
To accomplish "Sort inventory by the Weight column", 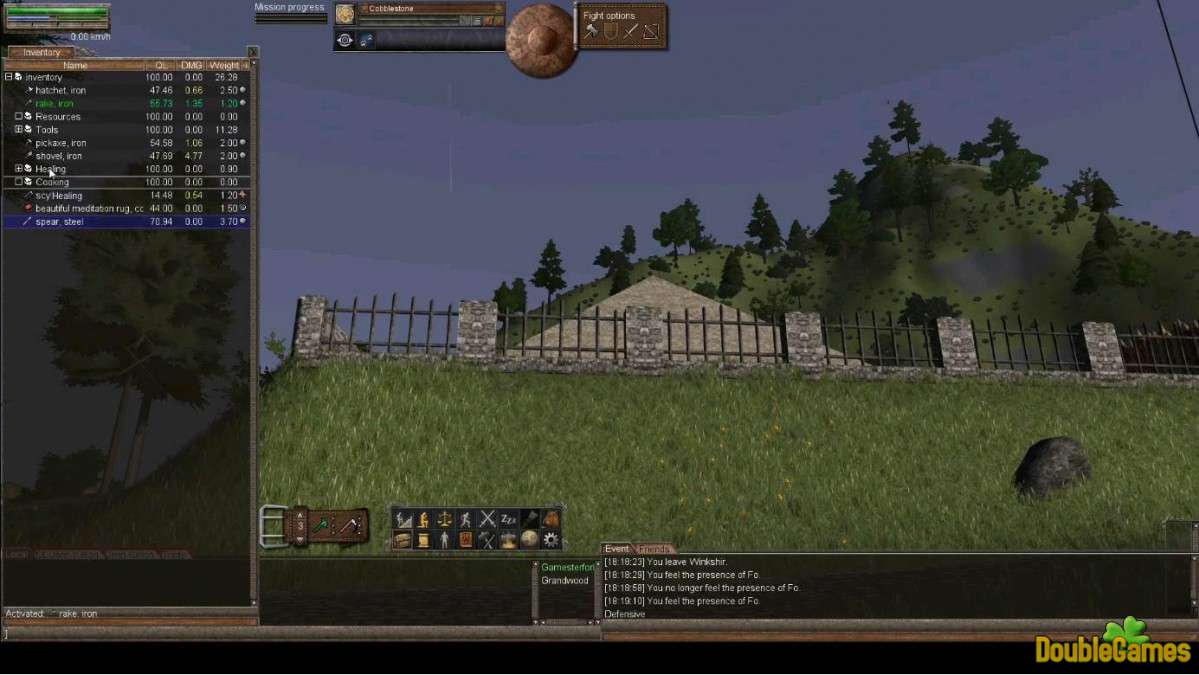I will click(x=223, y=65).
